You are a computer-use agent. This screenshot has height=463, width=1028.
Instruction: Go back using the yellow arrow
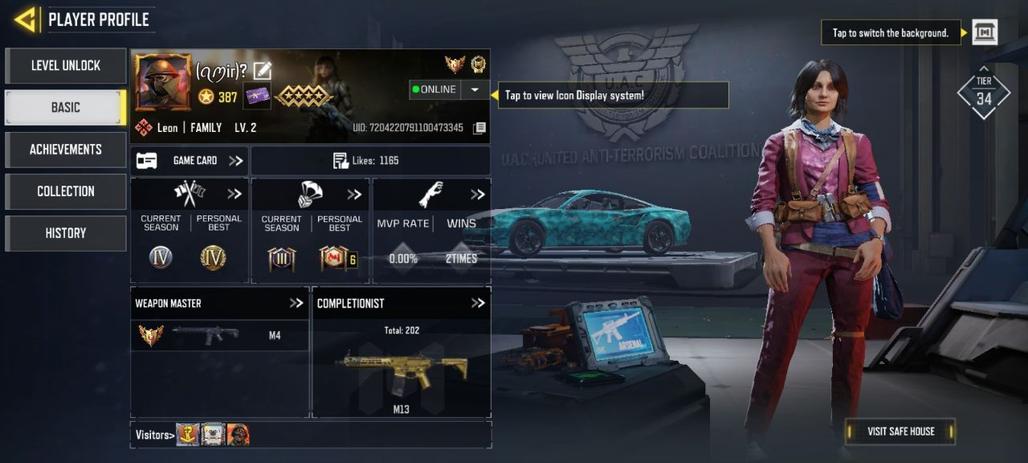point(25,19)
